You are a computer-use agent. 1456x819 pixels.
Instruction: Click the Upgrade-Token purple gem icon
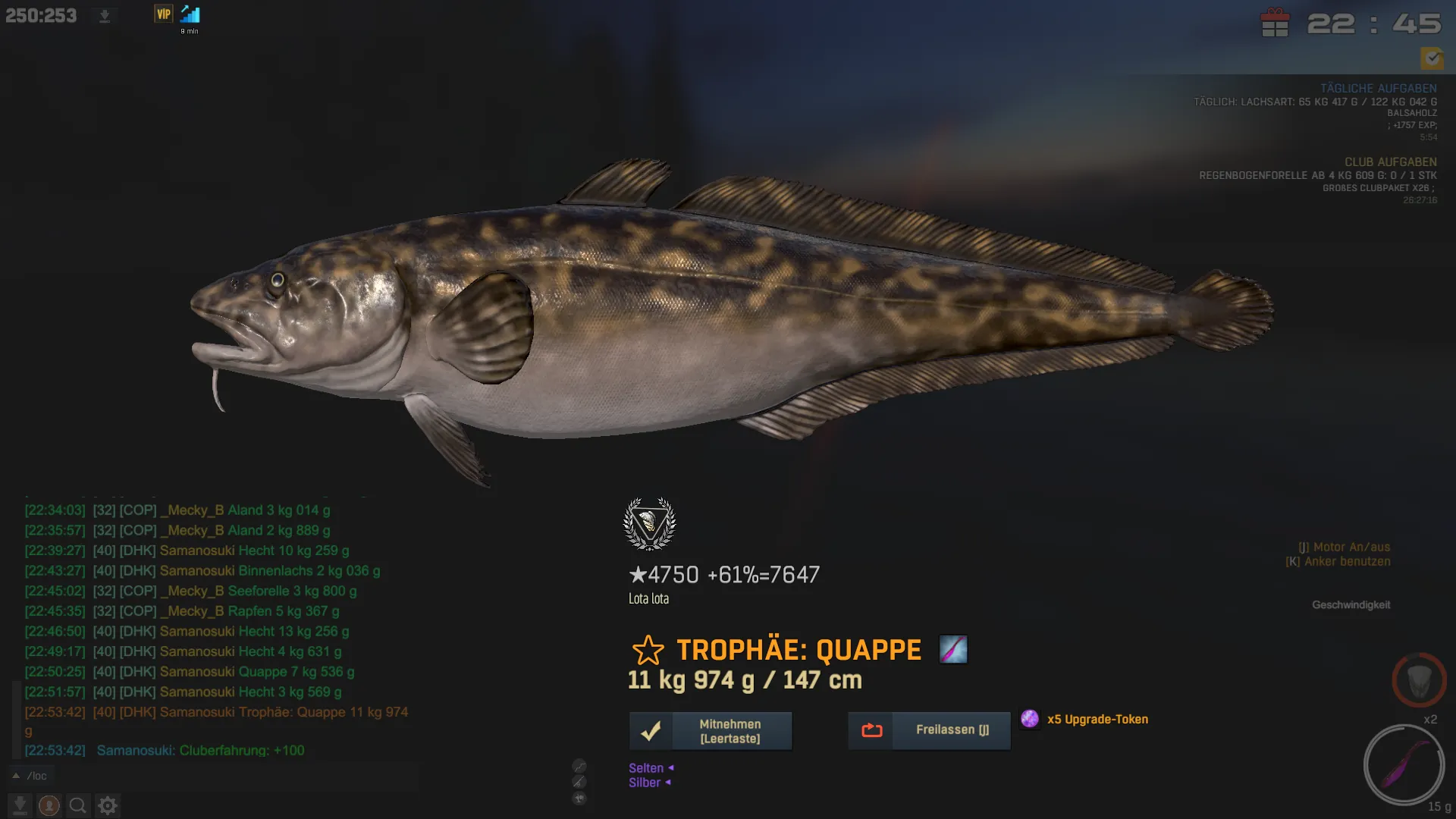(x=1029, y=719)
